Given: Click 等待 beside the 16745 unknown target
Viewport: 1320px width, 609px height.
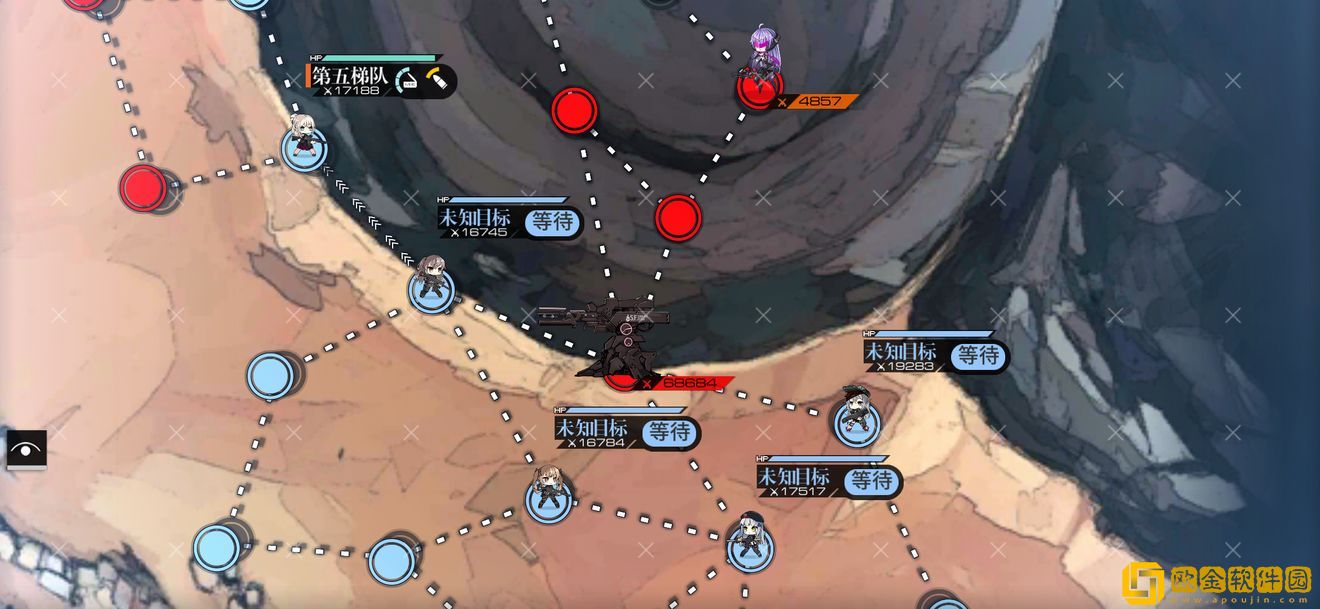Looking at the screenshot, I should coord(553,221).
